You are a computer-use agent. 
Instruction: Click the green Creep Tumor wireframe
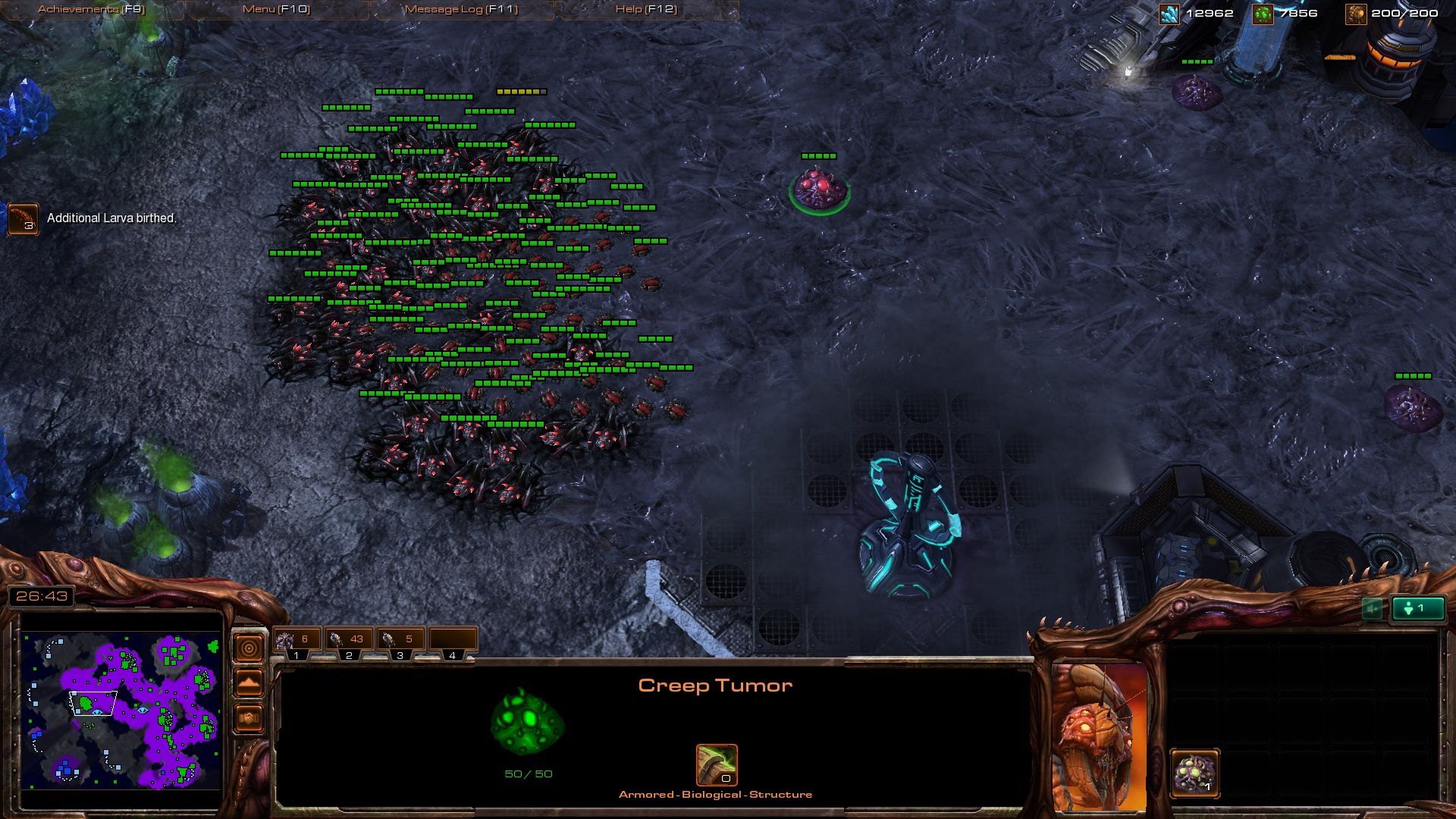point(528,722)
